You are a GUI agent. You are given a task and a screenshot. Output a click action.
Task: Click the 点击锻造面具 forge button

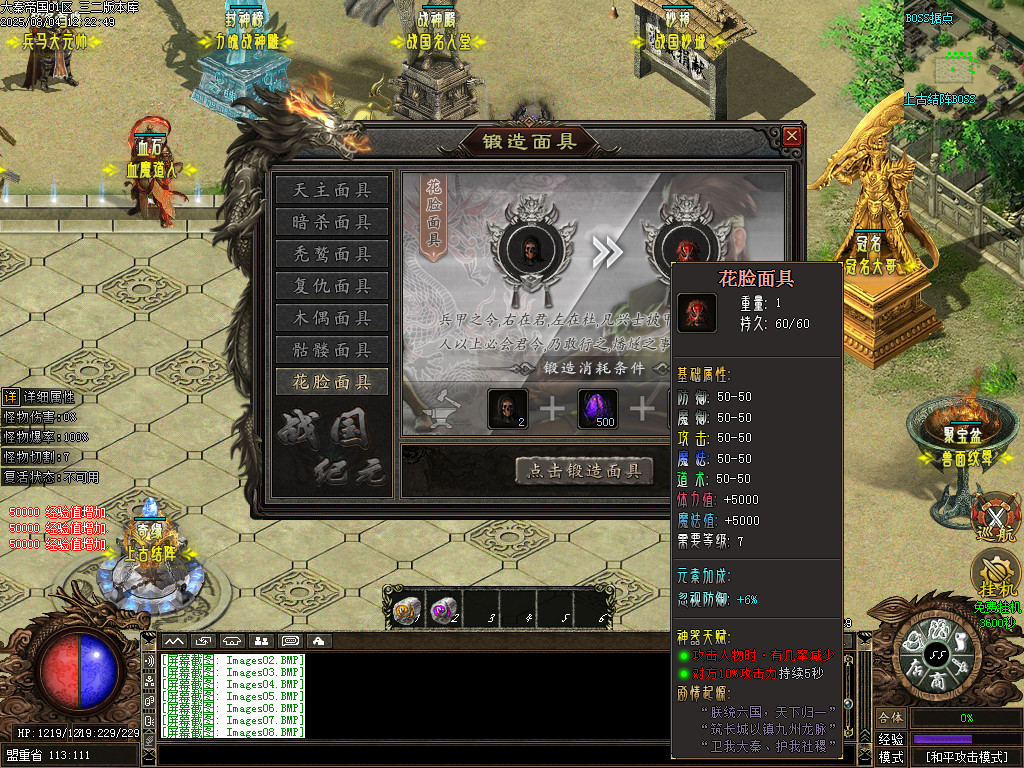[584, 471]
